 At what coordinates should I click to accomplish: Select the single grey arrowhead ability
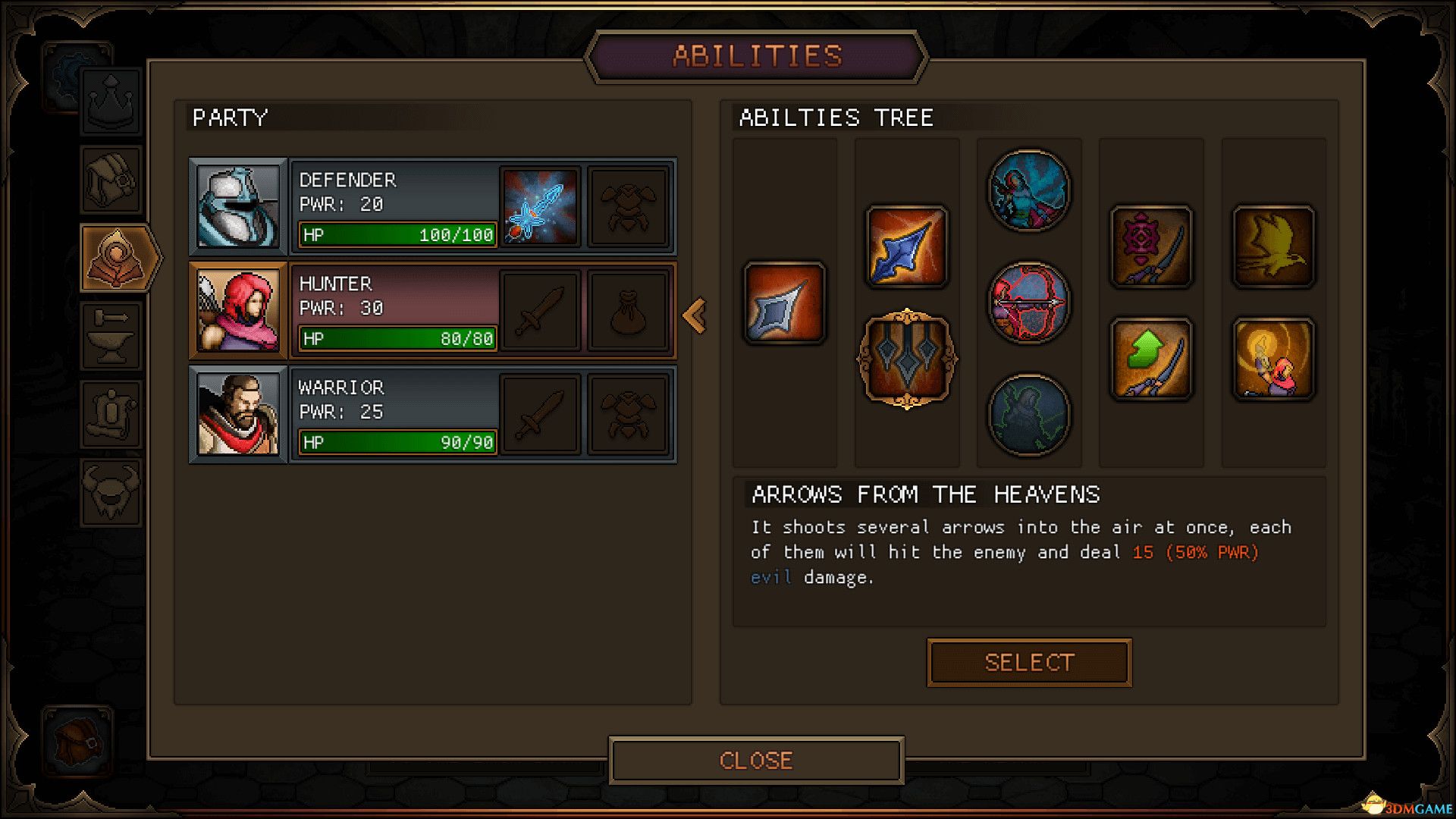(x=785, y=303)
